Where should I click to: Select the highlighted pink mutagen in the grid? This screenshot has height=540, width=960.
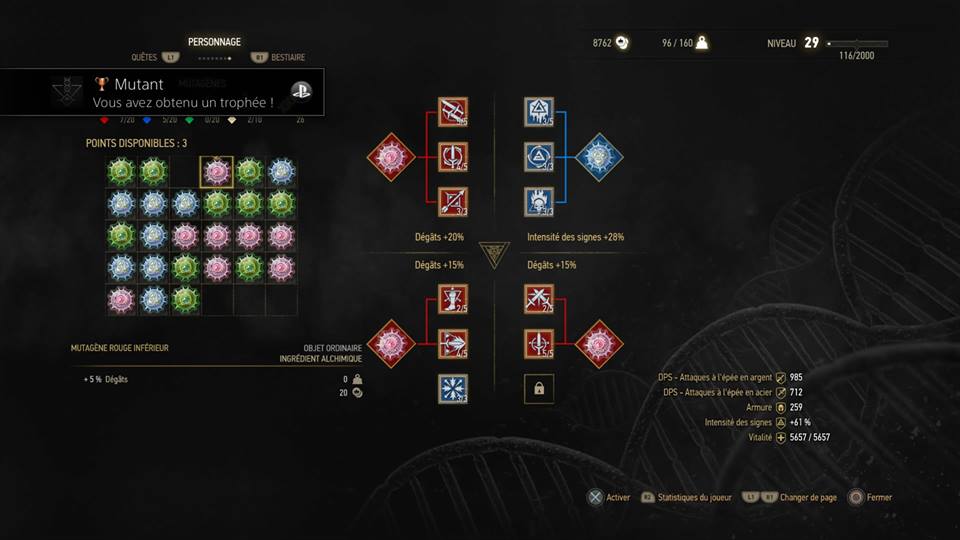click(x=217, y=172)
